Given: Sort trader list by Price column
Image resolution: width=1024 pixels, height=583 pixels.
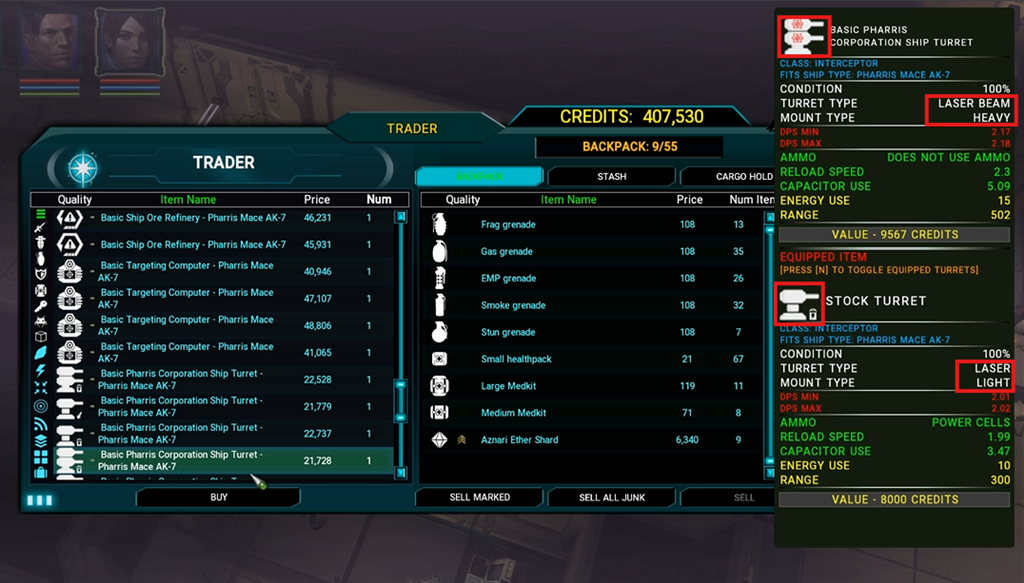Looking at the screenshot, I should [317, 200].
